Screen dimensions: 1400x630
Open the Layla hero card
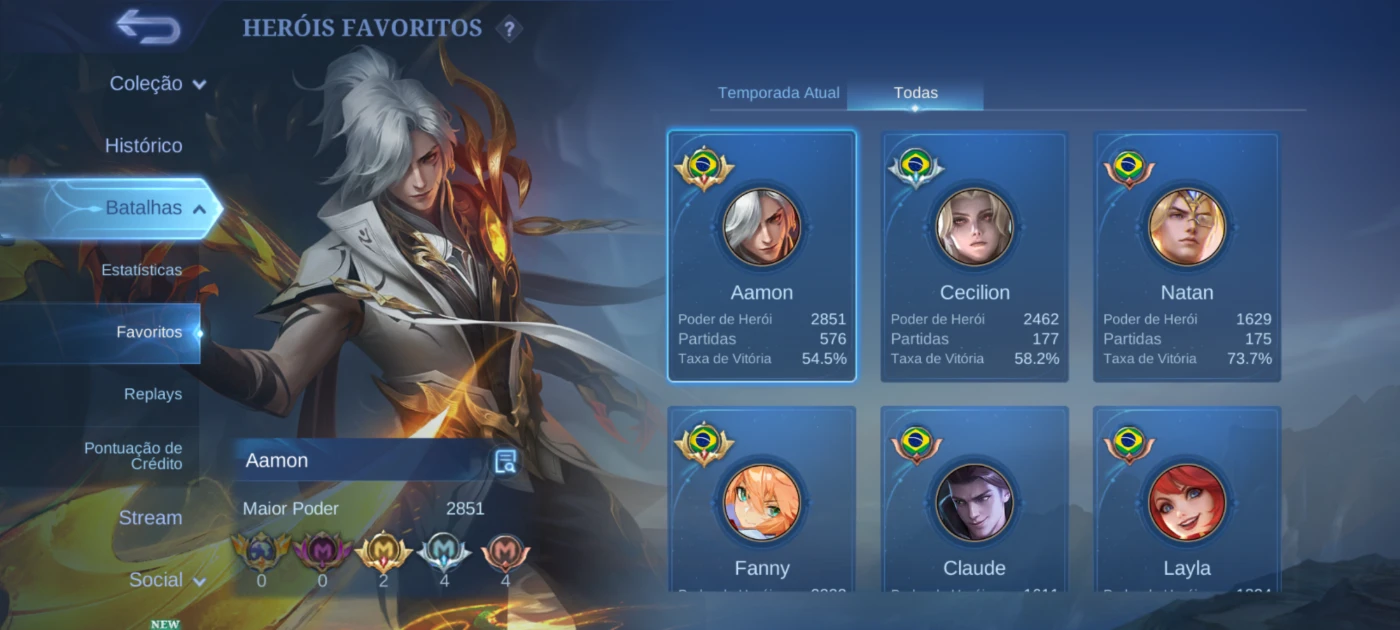(x=1187, y=500)
